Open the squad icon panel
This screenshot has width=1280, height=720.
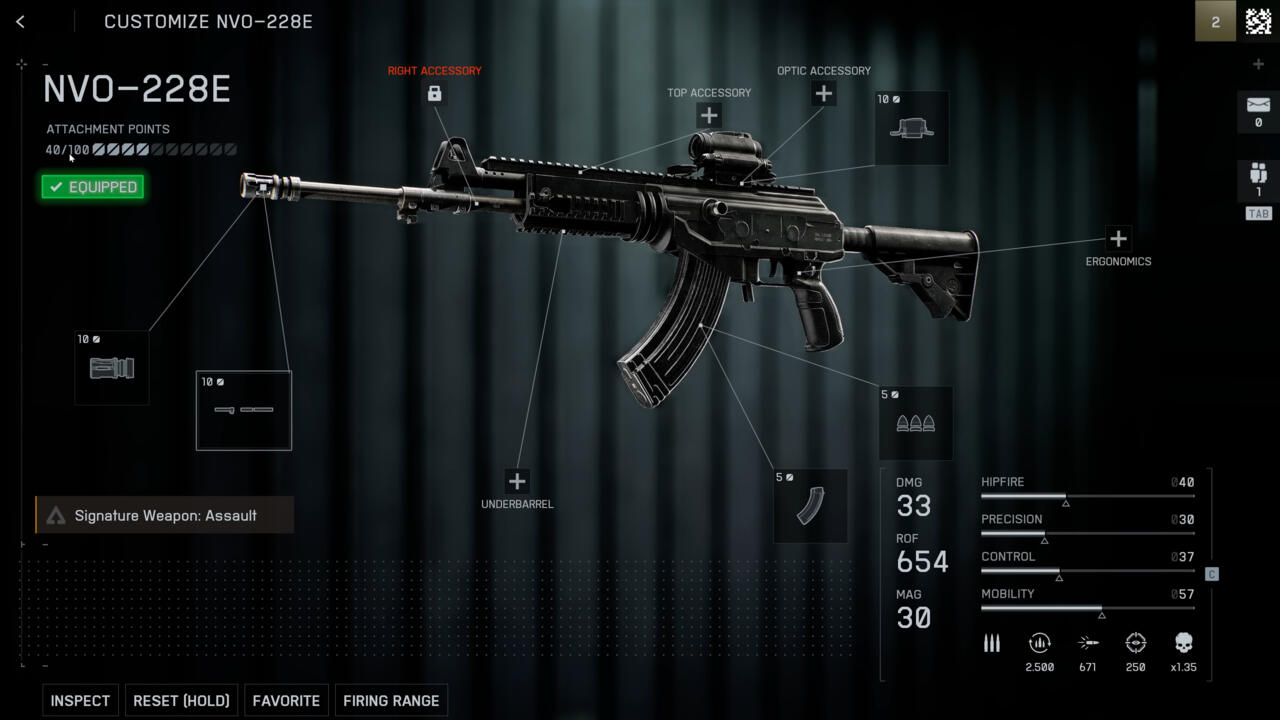click(x=1258, y=176)
